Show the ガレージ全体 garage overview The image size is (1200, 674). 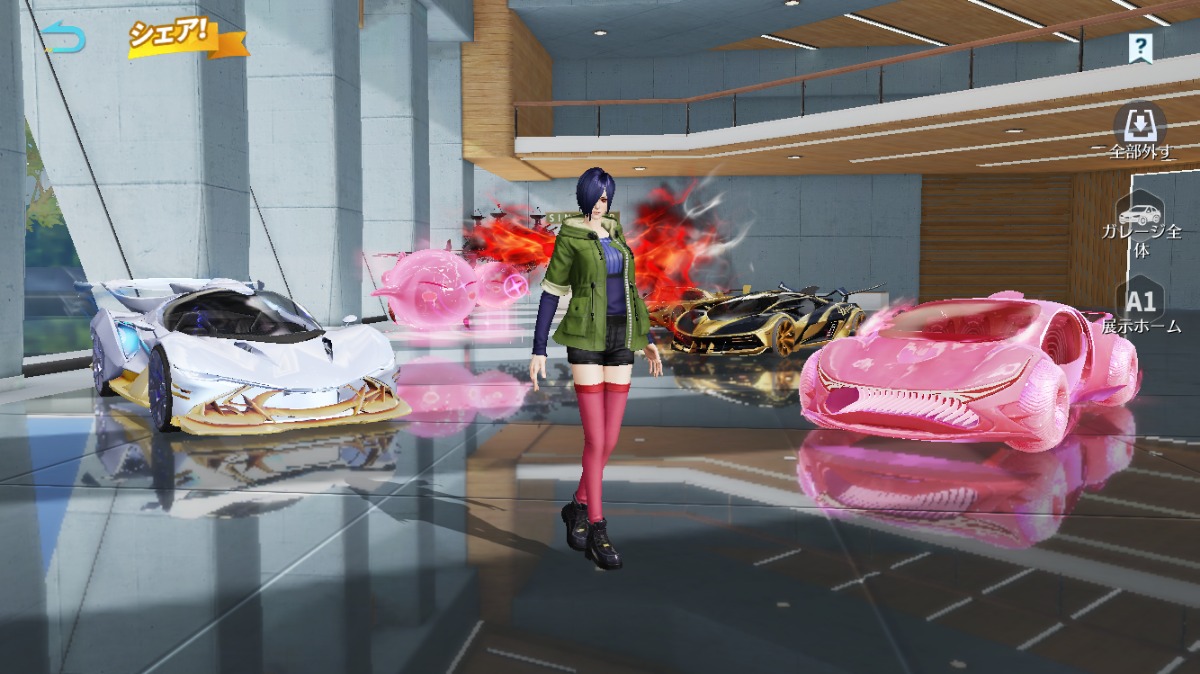(x=1140, y=227)
